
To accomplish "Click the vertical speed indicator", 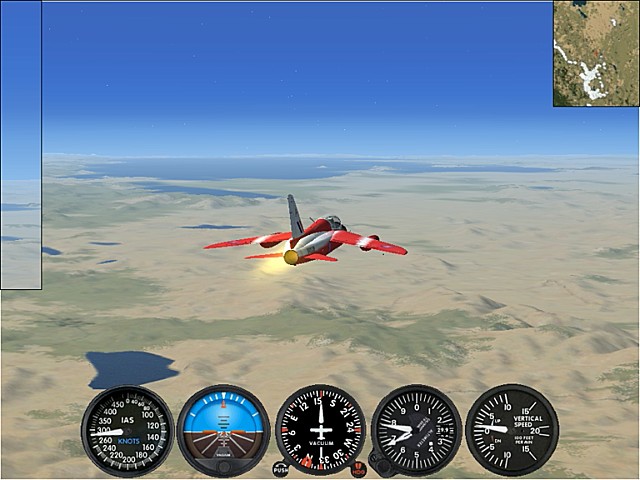I will 512,430.
